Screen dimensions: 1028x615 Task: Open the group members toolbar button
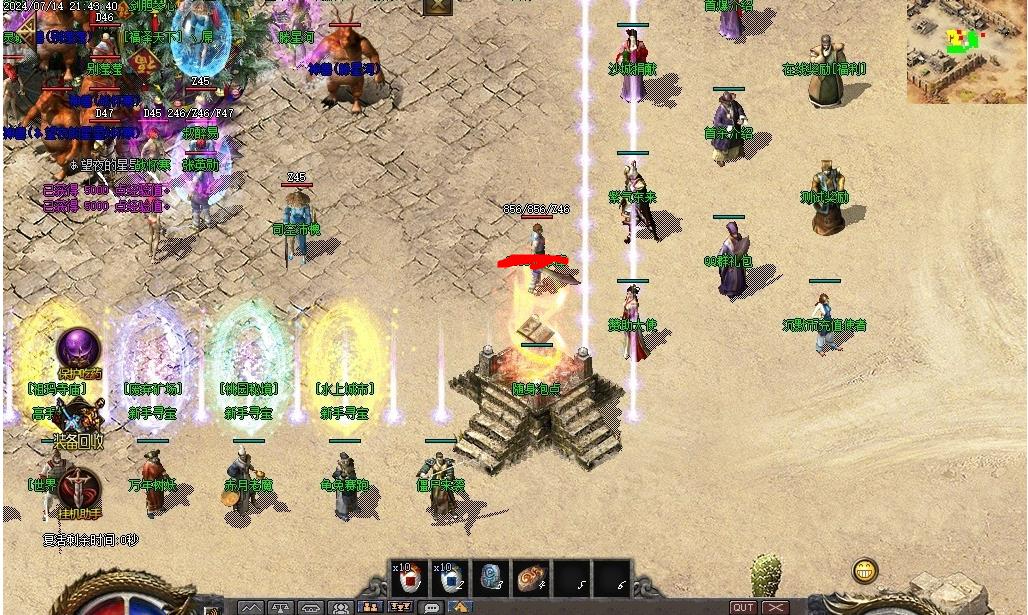click(341, 607)
